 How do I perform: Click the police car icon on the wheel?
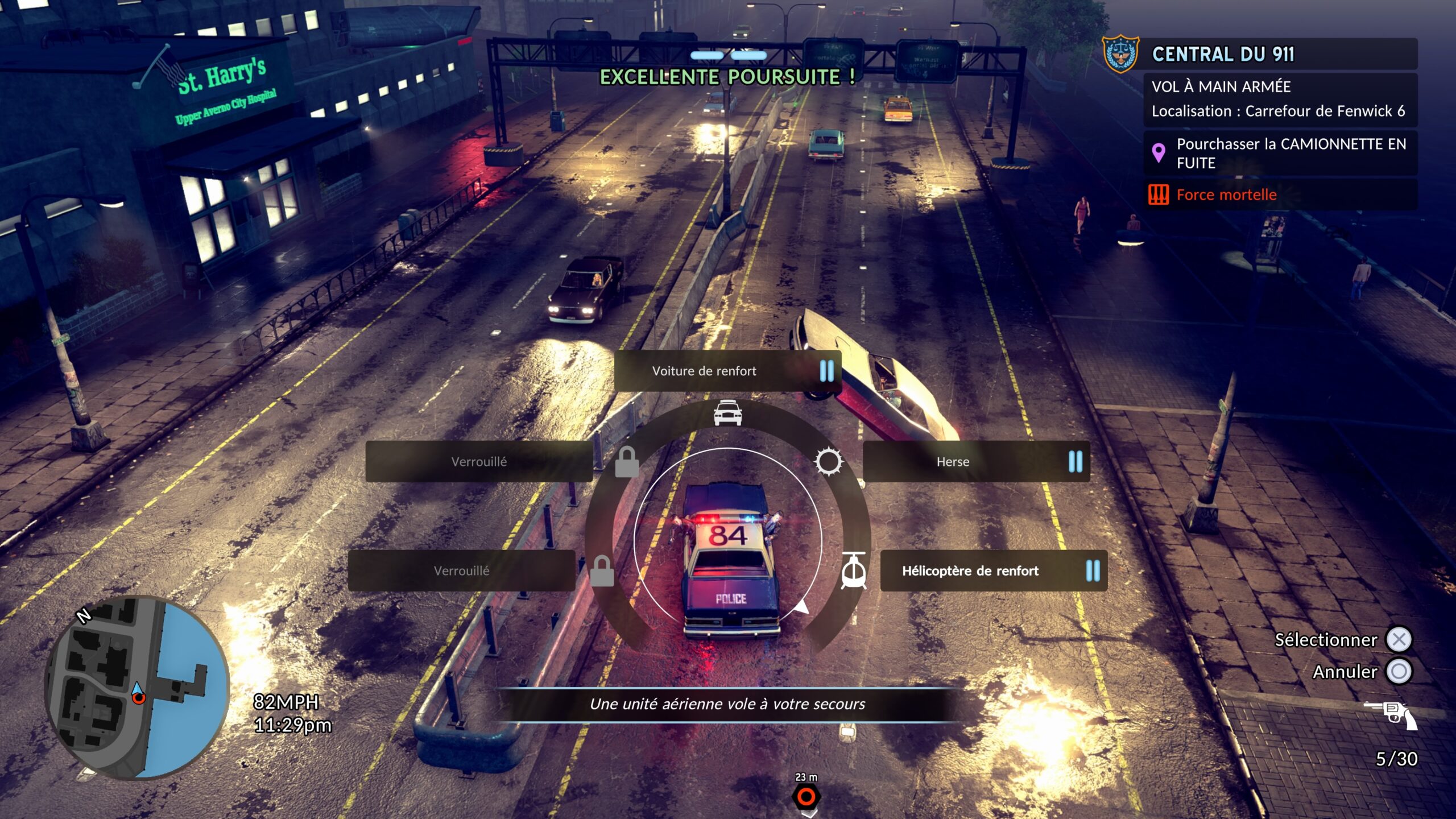coord(727,413)
